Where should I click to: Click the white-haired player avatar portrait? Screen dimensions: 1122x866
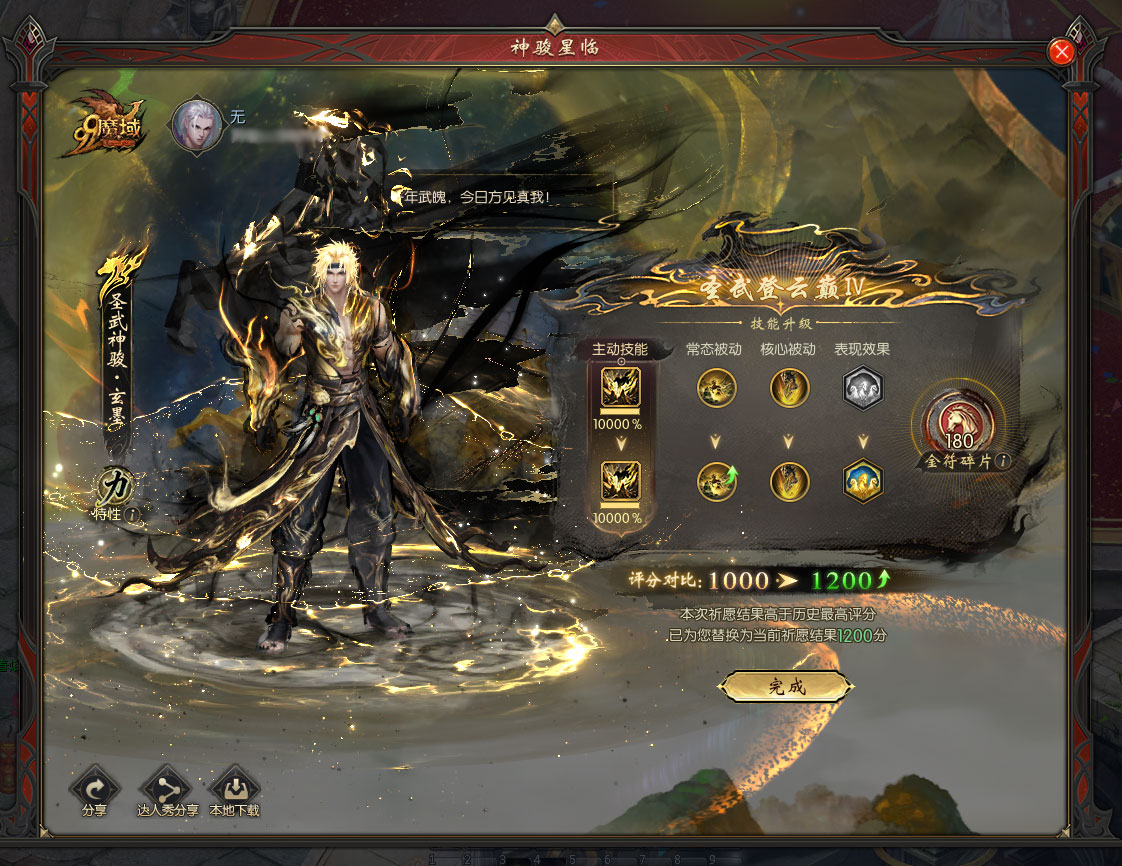click(x=197, y=124)
